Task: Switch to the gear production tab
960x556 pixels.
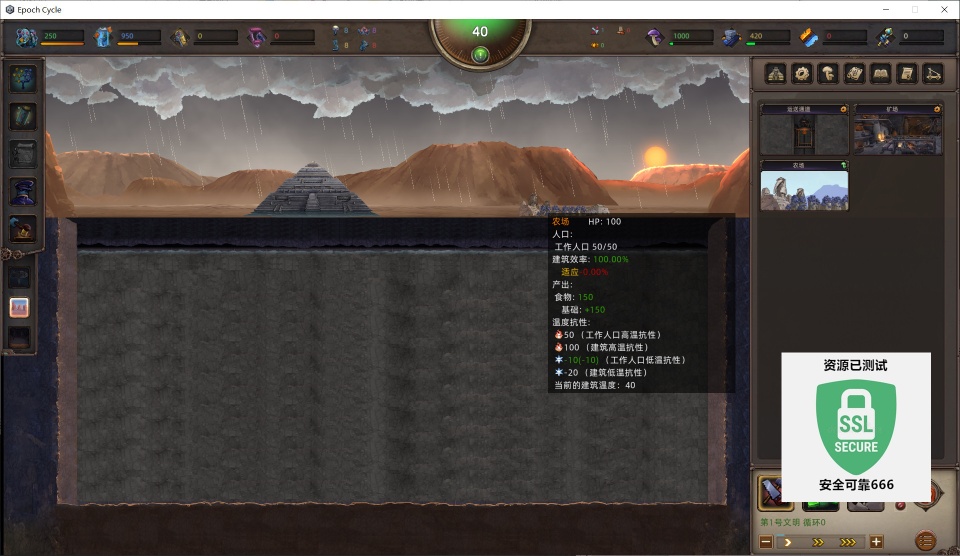Action: tap(802, 73)
